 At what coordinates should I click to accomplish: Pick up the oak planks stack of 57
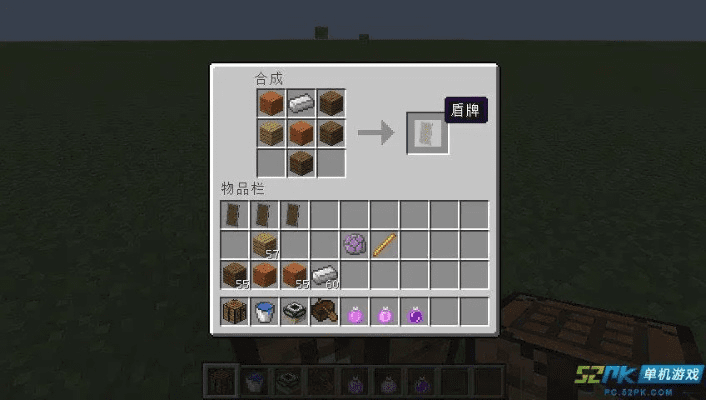click(x=264, y=244)
